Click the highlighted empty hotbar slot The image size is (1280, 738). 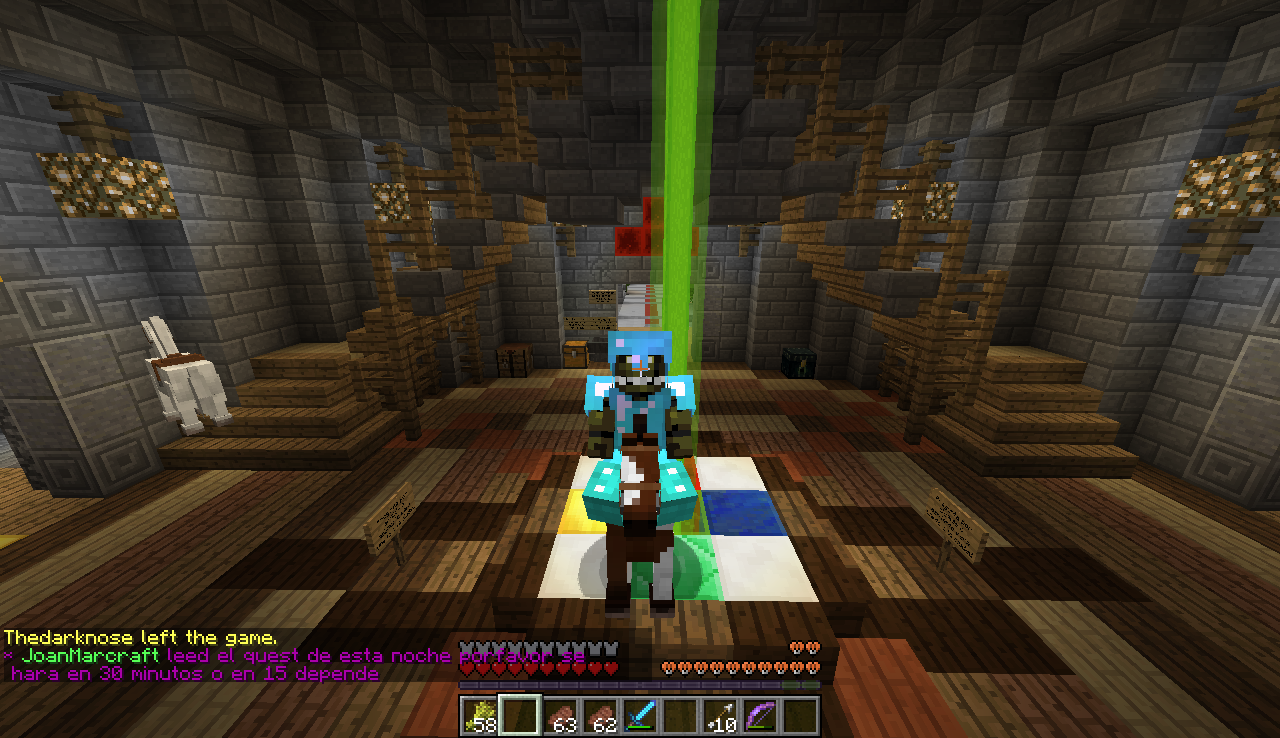520,716
